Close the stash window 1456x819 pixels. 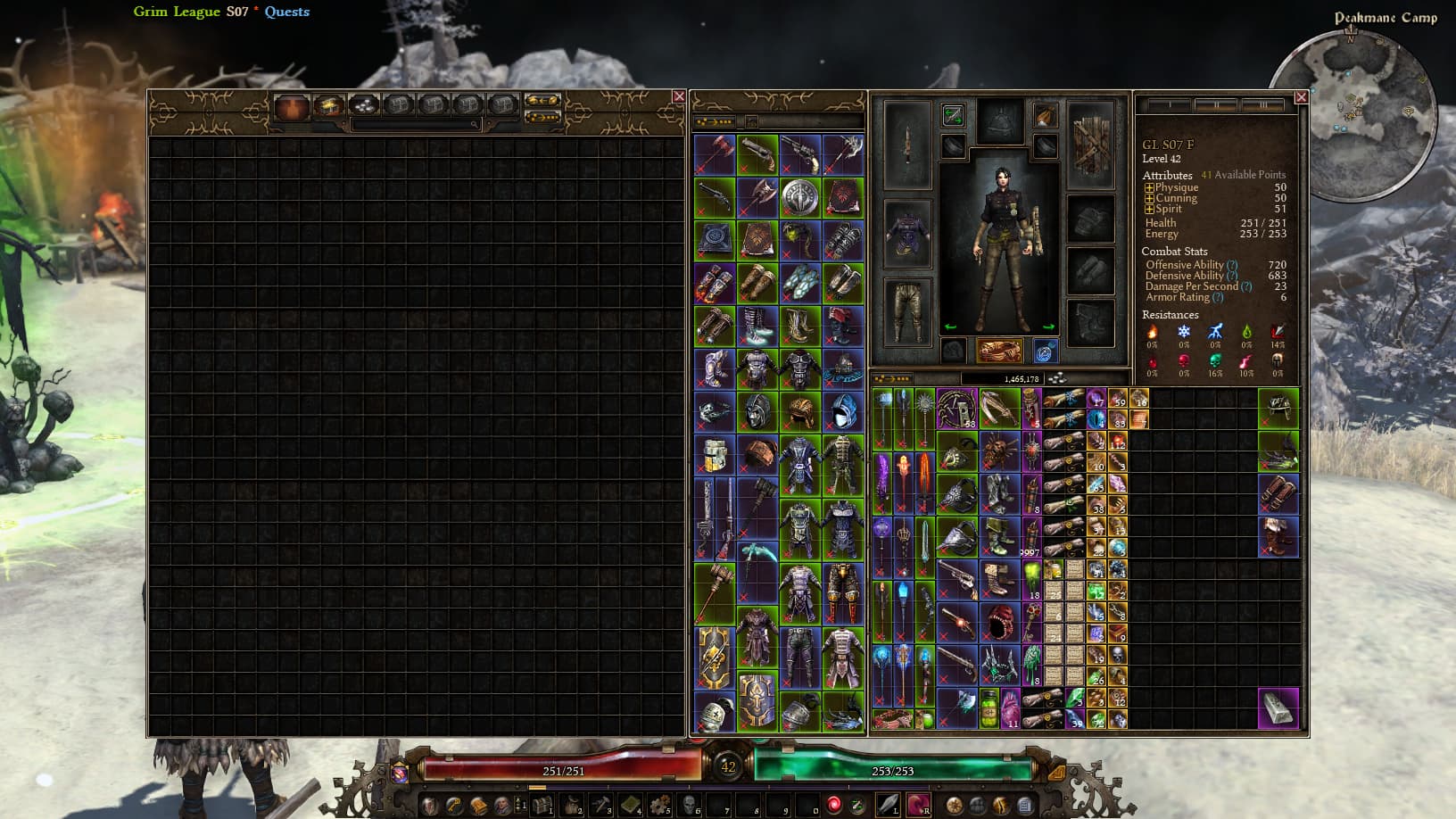coord(679,96)
